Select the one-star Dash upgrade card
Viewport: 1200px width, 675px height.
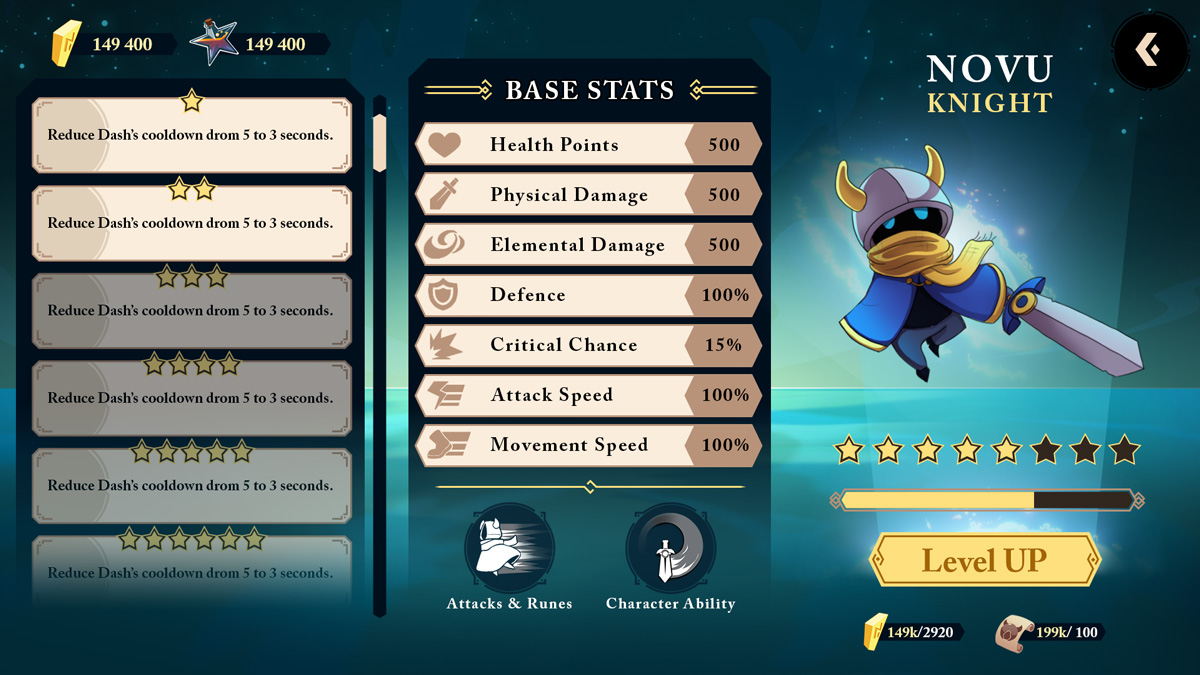[192, 135]
